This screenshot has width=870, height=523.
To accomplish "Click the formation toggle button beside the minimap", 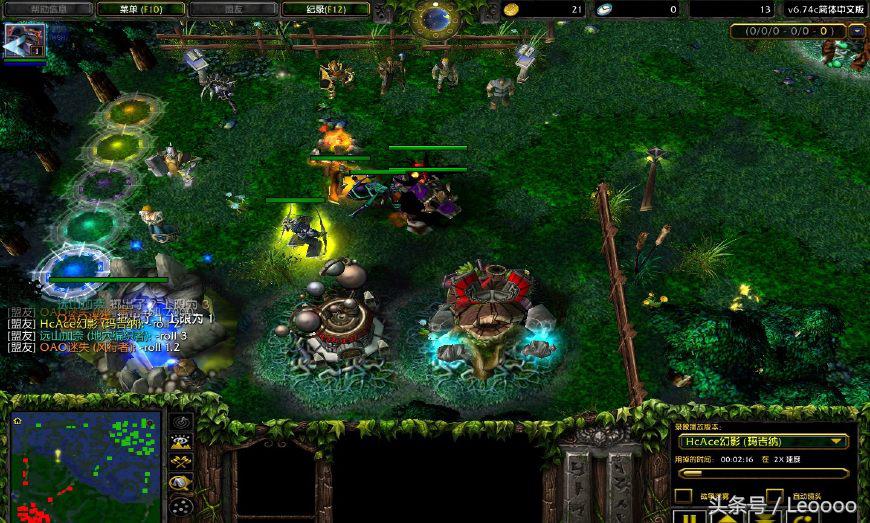I will point(181,503).
